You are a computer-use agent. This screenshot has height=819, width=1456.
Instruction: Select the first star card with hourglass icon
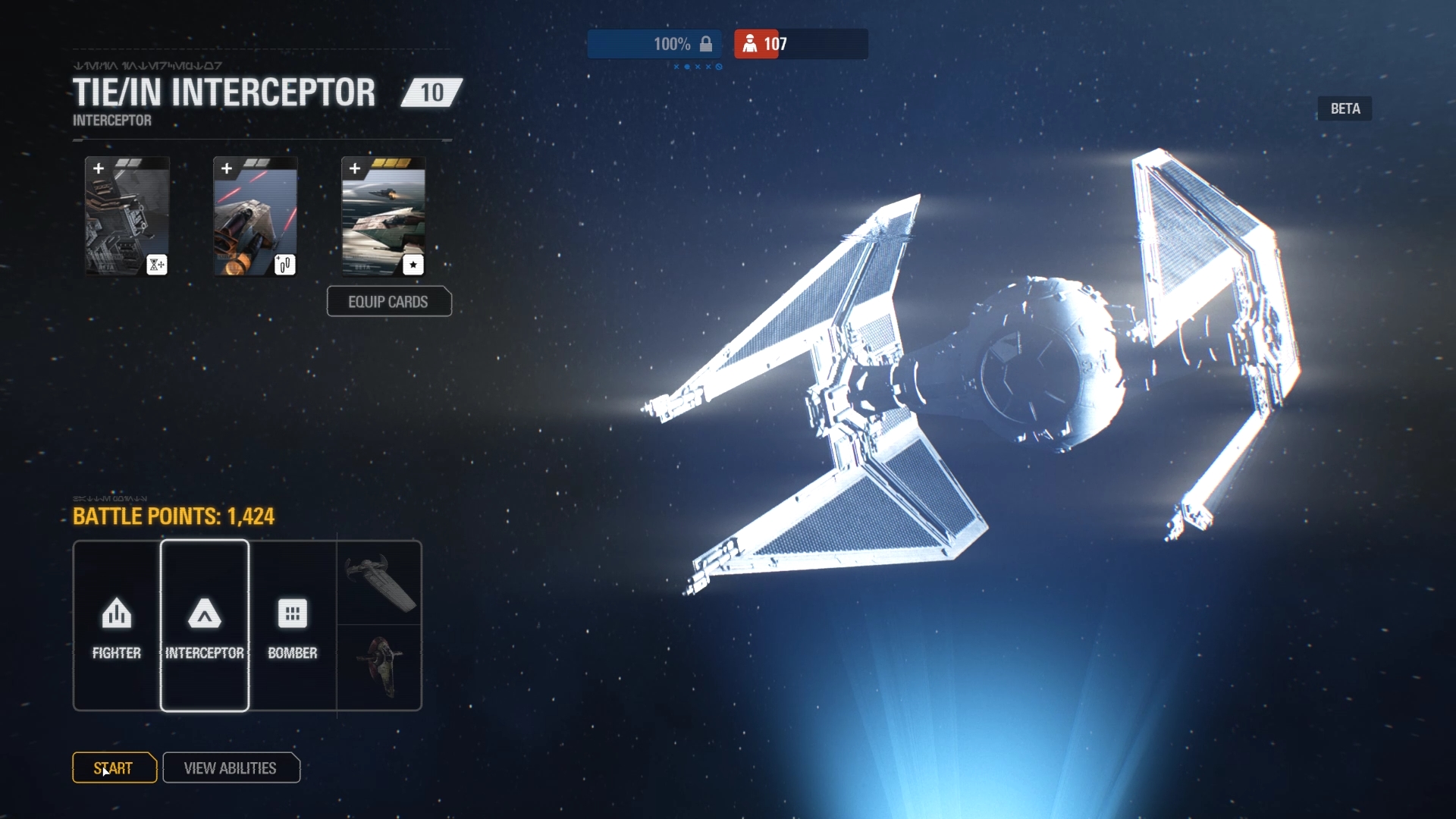point(127,217)
